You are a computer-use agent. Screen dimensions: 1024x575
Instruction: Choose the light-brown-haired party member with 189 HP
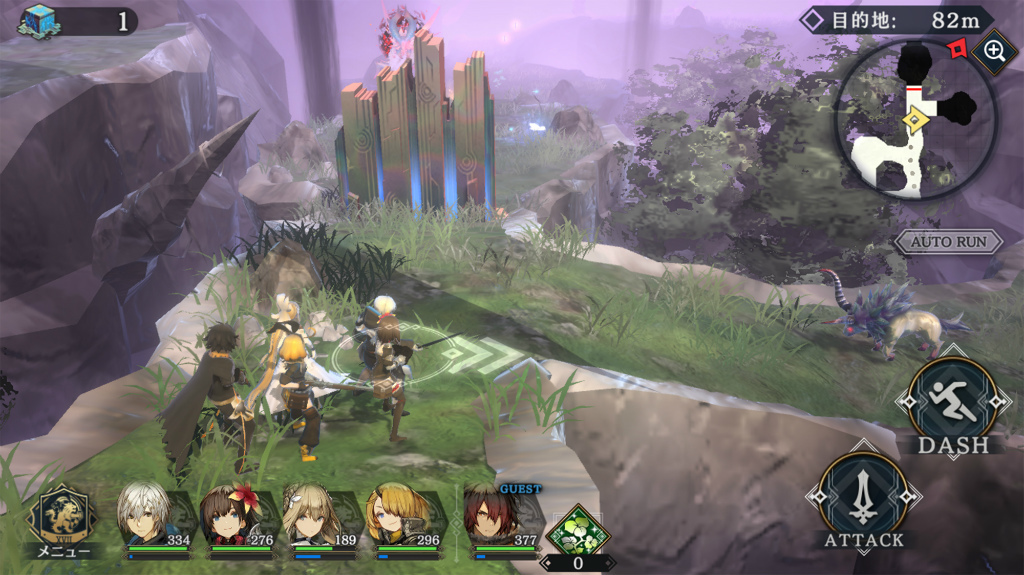click(318, 518)
